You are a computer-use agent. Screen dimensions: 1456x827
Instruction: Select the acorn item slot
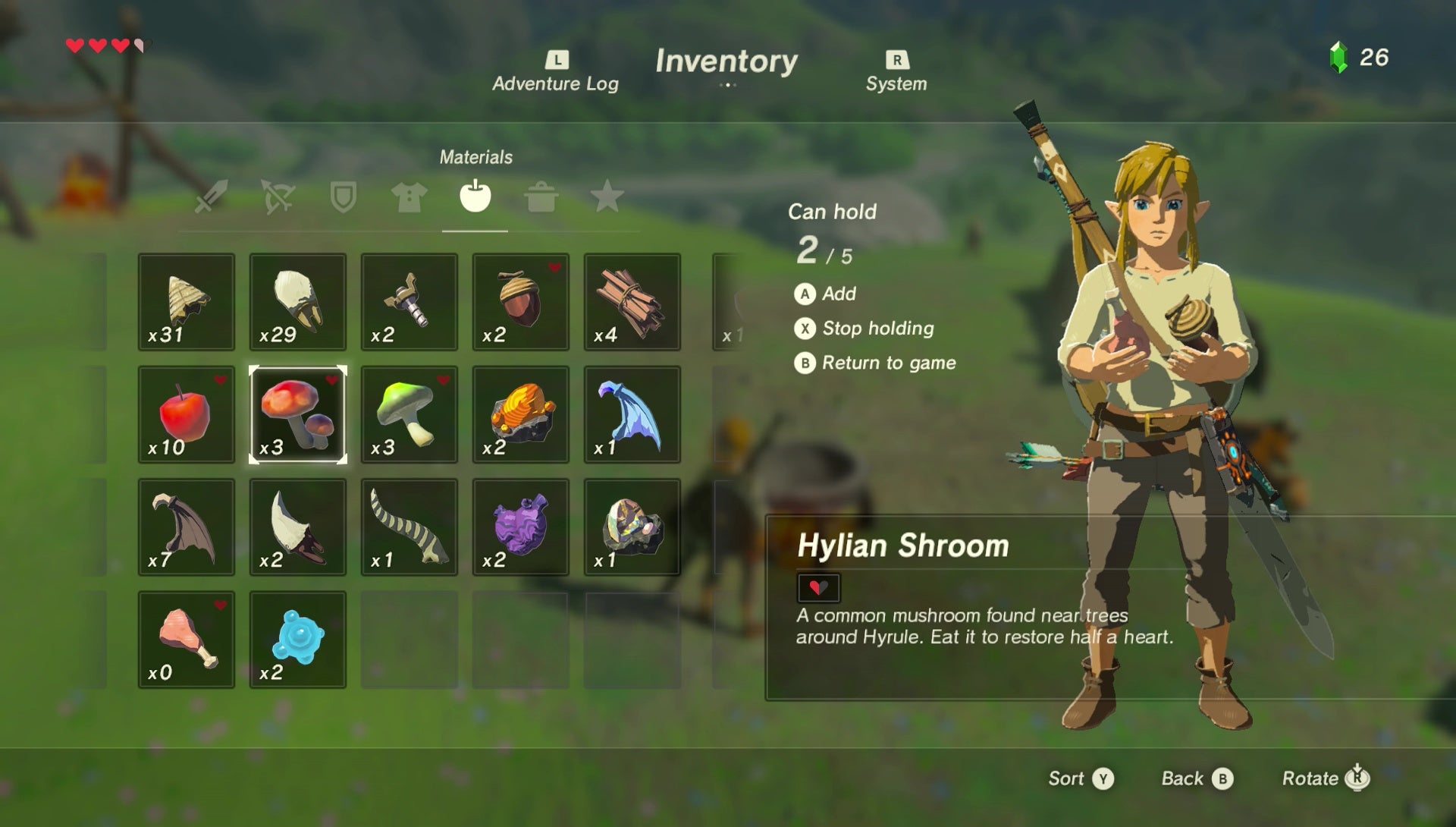(520, 303)
